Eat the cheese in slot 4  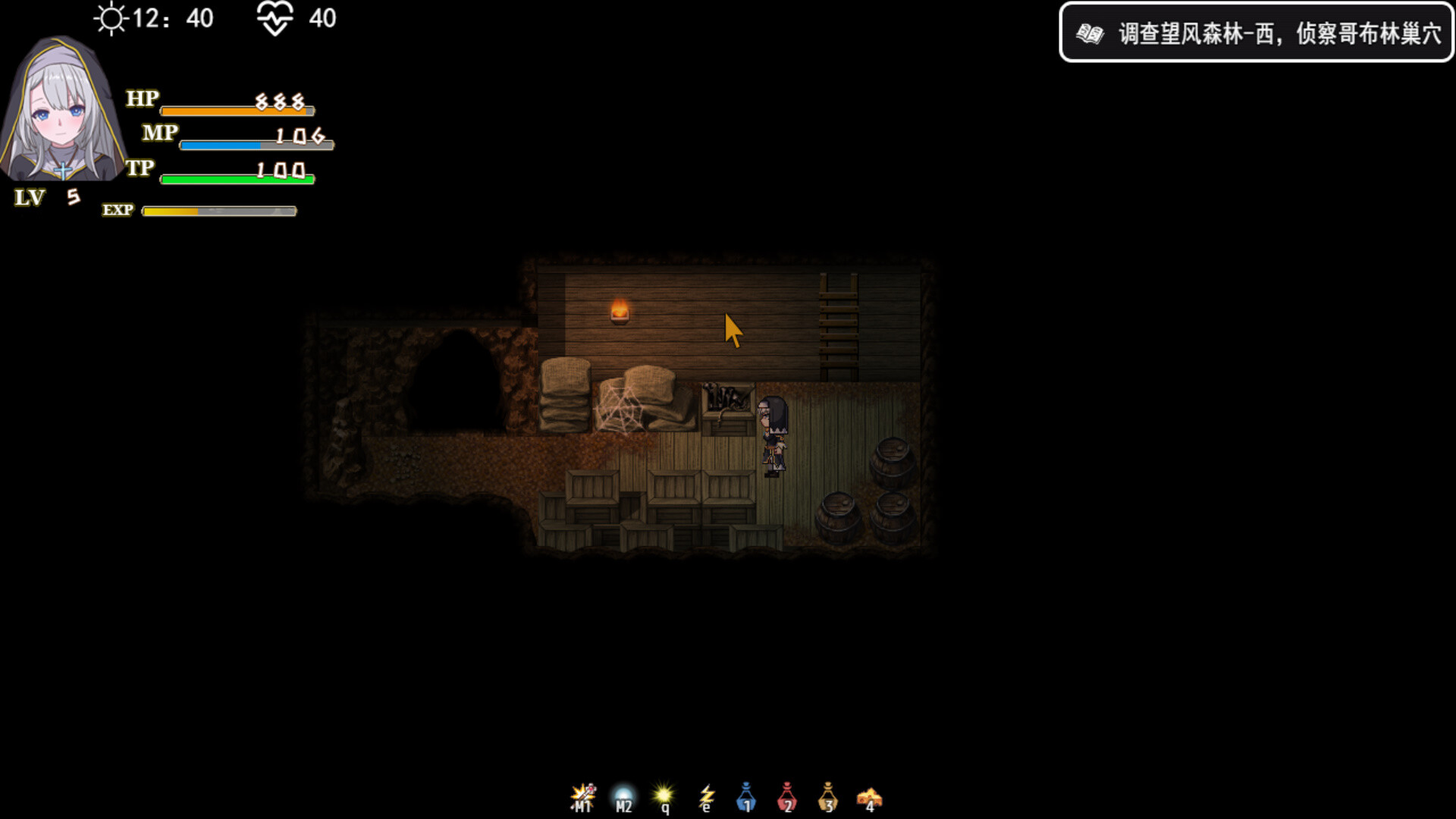pos(870,795)
